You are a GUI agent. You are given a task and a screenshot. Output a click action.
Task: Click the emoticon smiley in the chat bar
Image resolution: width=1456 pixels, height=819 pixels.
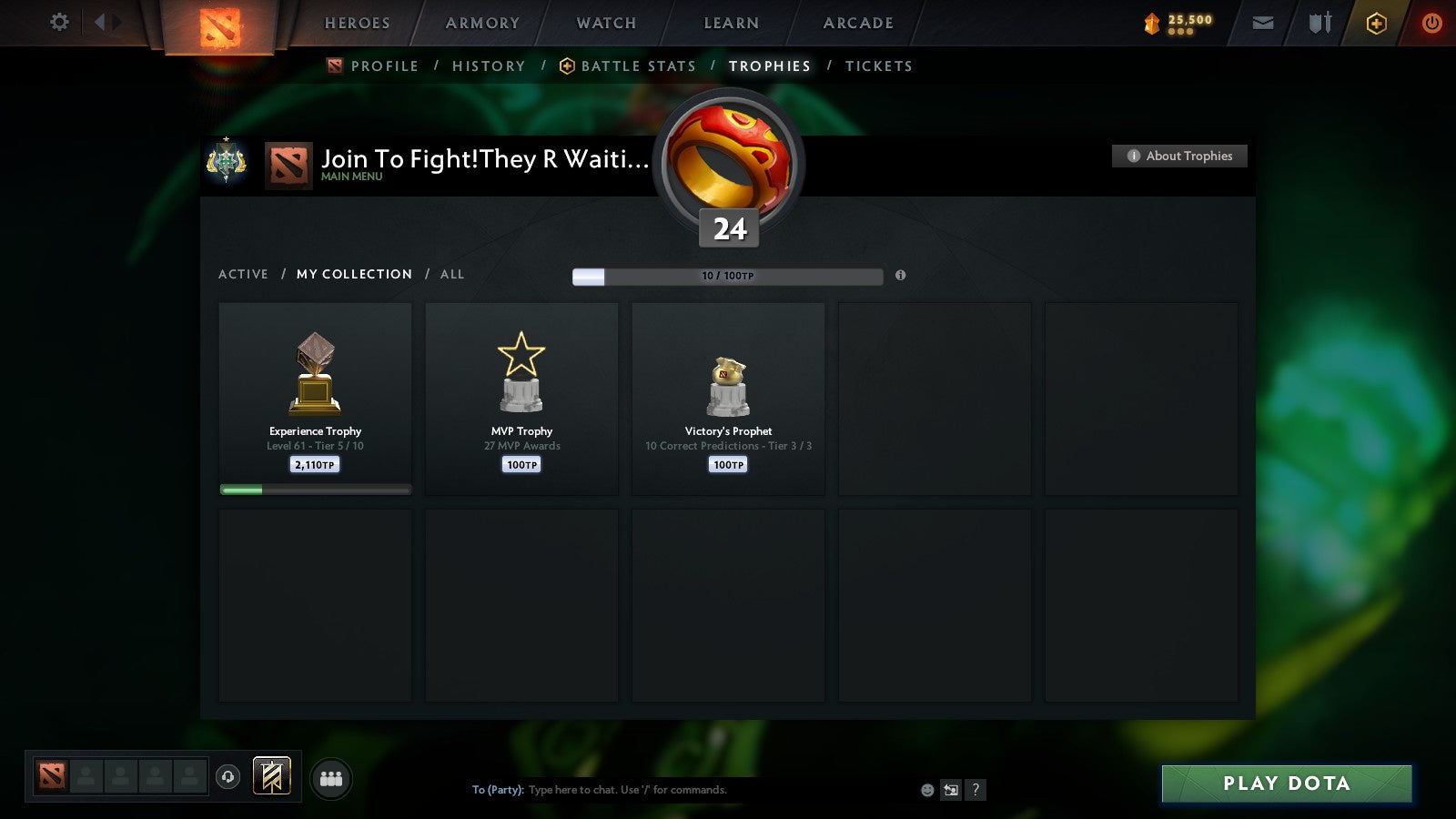927,790
